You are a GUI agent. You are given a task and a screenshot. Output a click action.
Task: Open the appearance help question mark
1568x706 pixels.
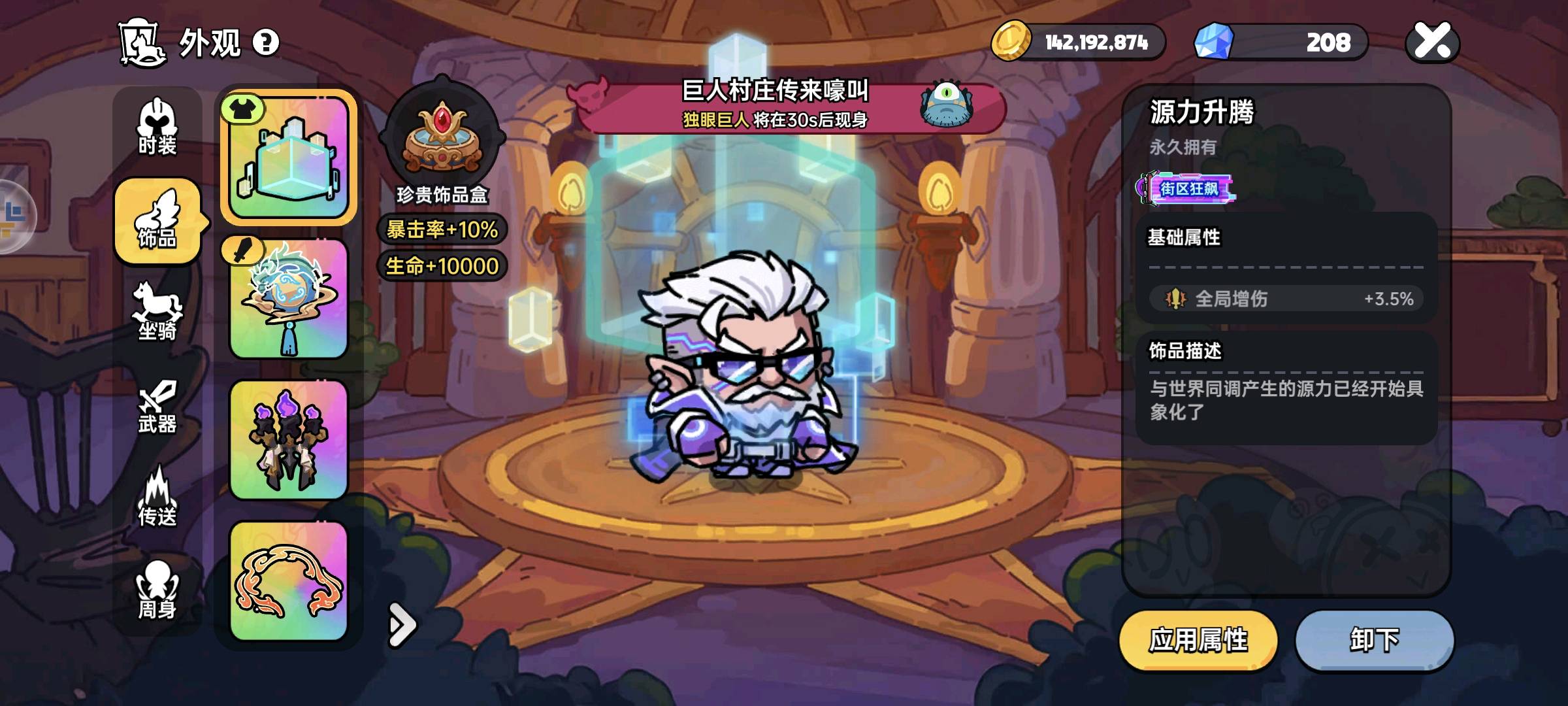pos(265,43)
